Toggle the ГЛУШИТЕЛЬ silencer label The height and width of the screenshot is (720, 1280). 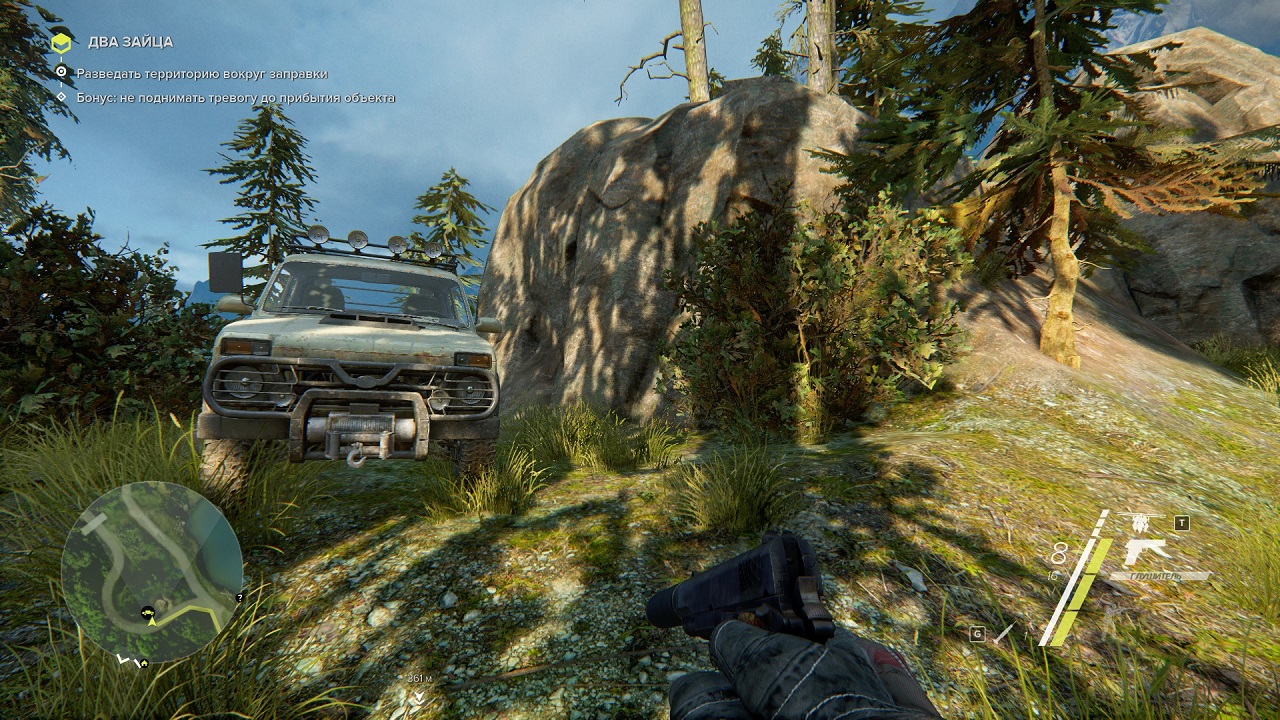(1159, 576)
